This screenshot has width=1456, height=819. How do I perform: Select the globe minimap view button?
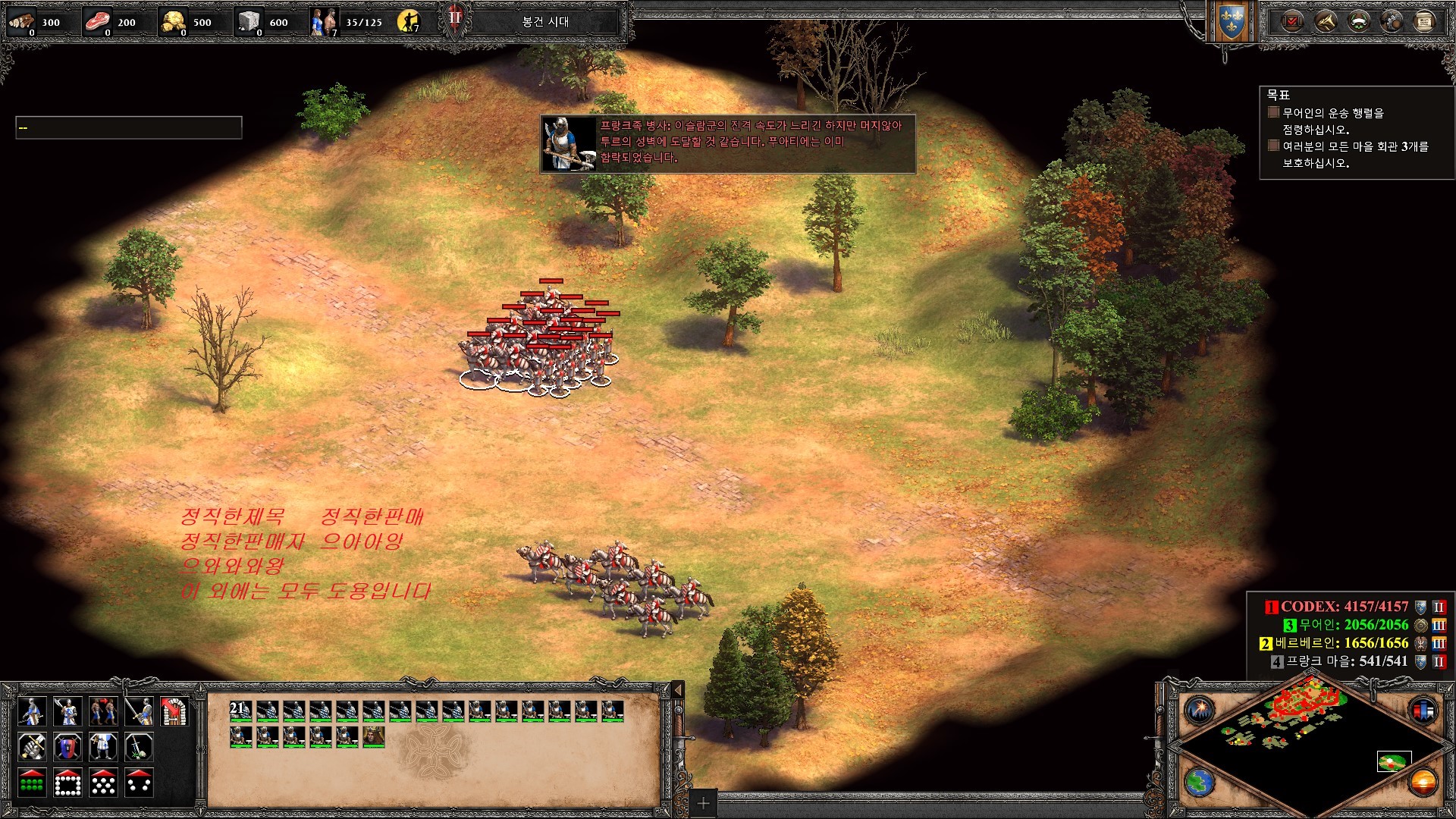1200,782
